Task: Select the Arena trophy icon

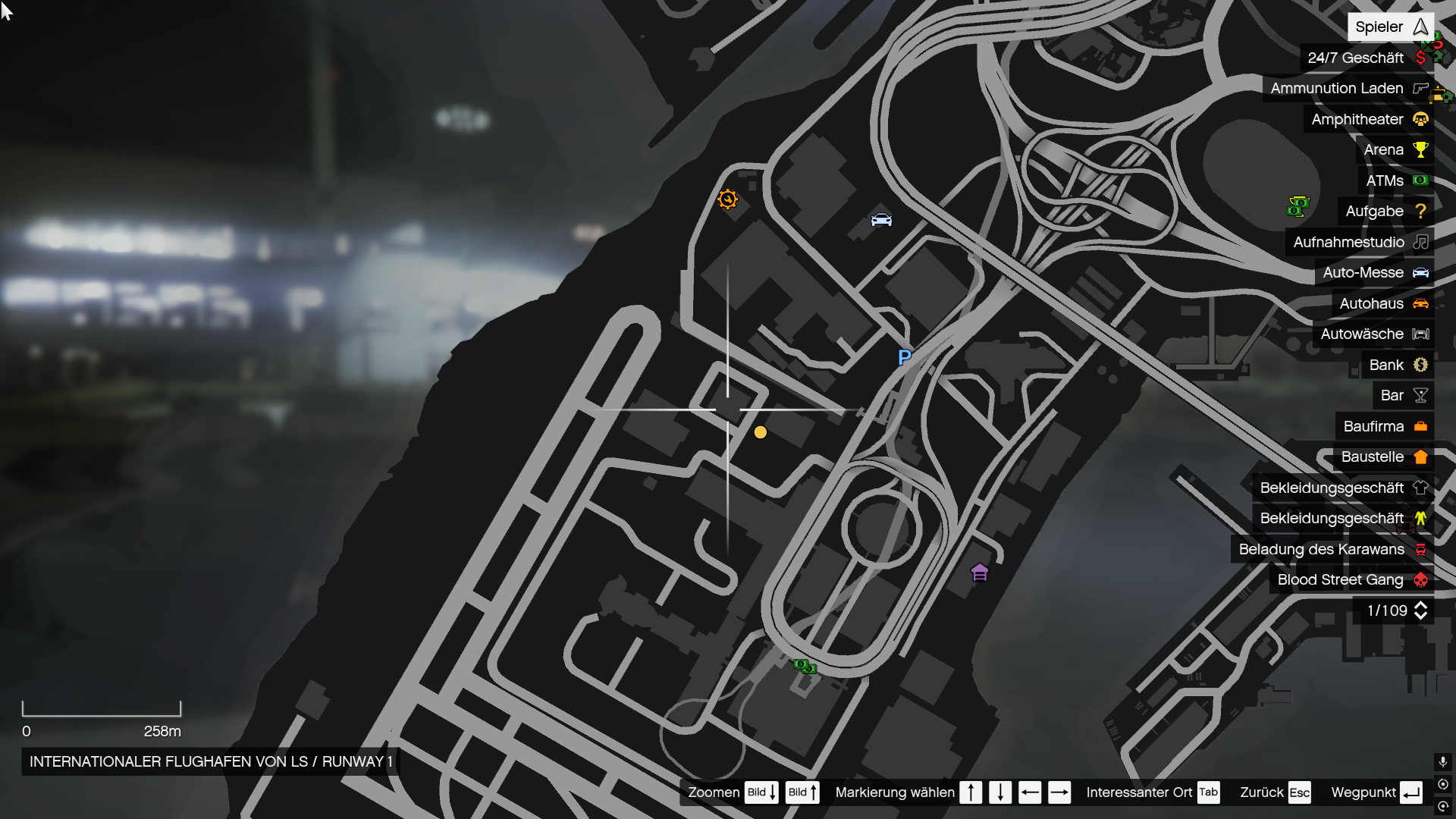Action: pyautogui.click(x=1420, y=149)
